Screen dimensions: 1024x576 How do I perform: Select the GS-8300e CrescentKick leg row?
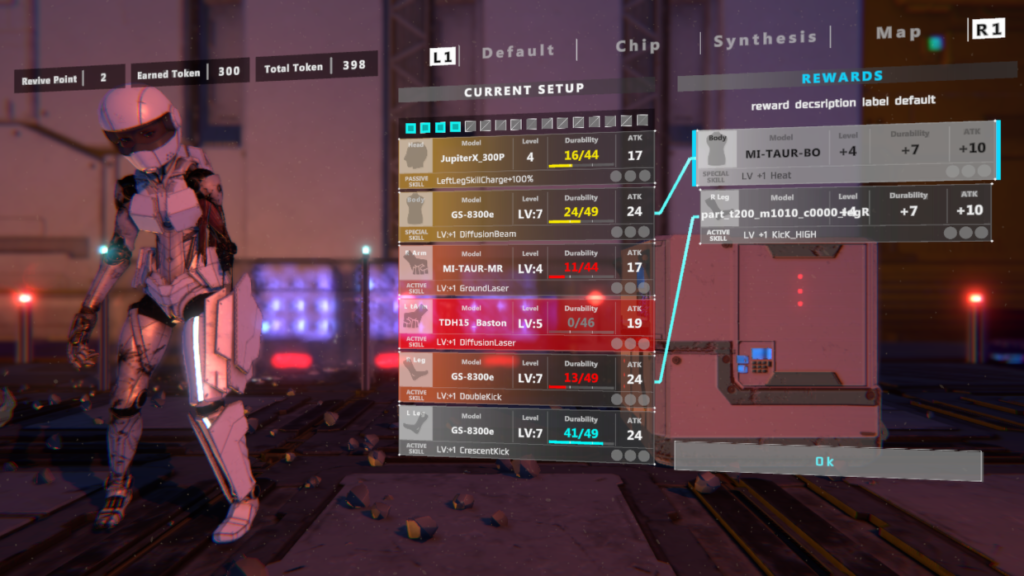(x=526, y=434)
